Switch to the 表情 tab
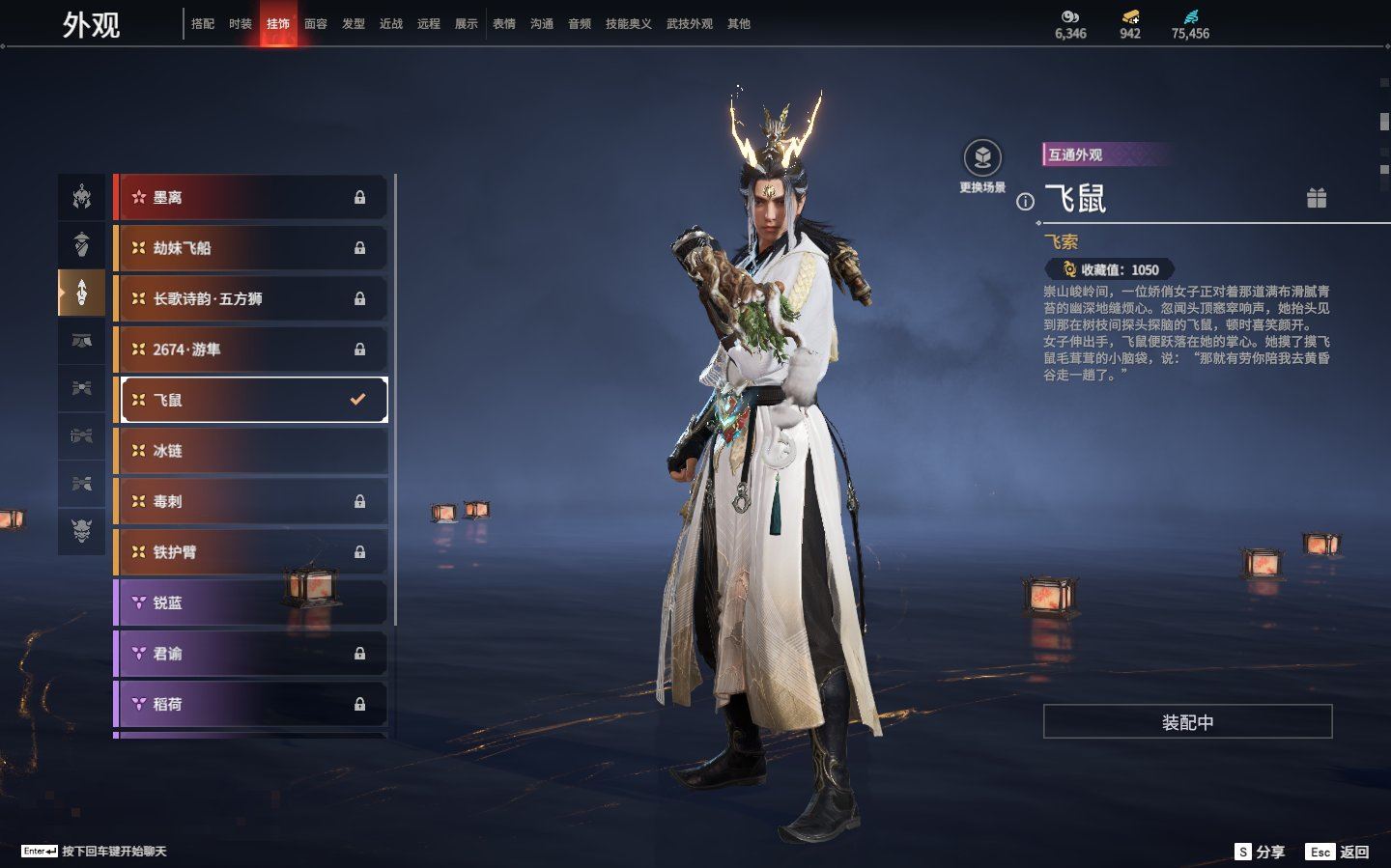Viewport: 1391px width, 868px height. click(x=504, y=23)
